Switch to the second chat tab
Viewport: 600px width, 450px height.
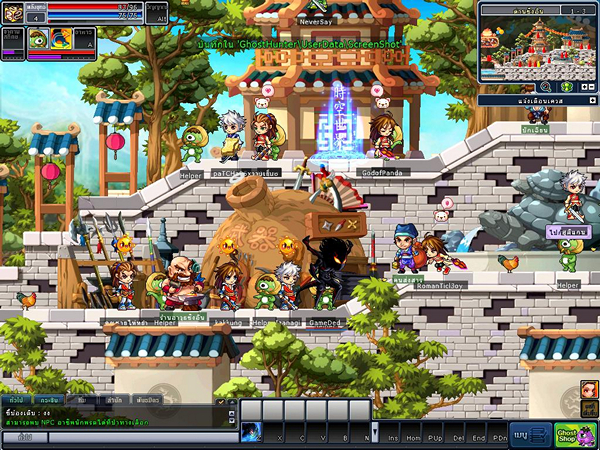pos(48,400)
